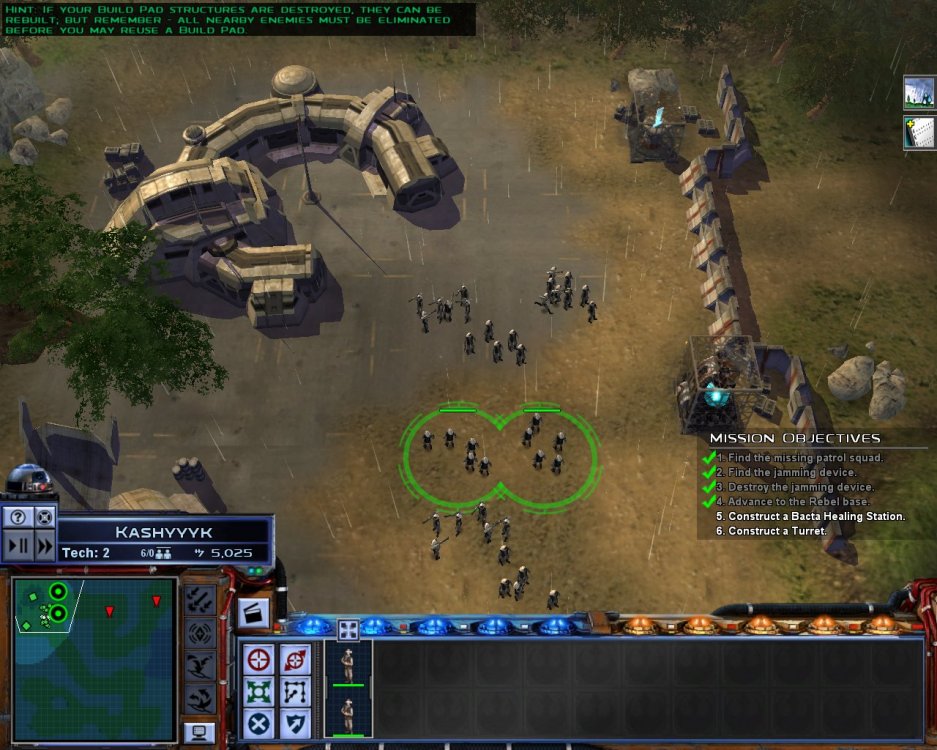The height and width of the screenshot is (750, 937).
Task: Click the computer monitor button below minimap
Action: point(200,733)
